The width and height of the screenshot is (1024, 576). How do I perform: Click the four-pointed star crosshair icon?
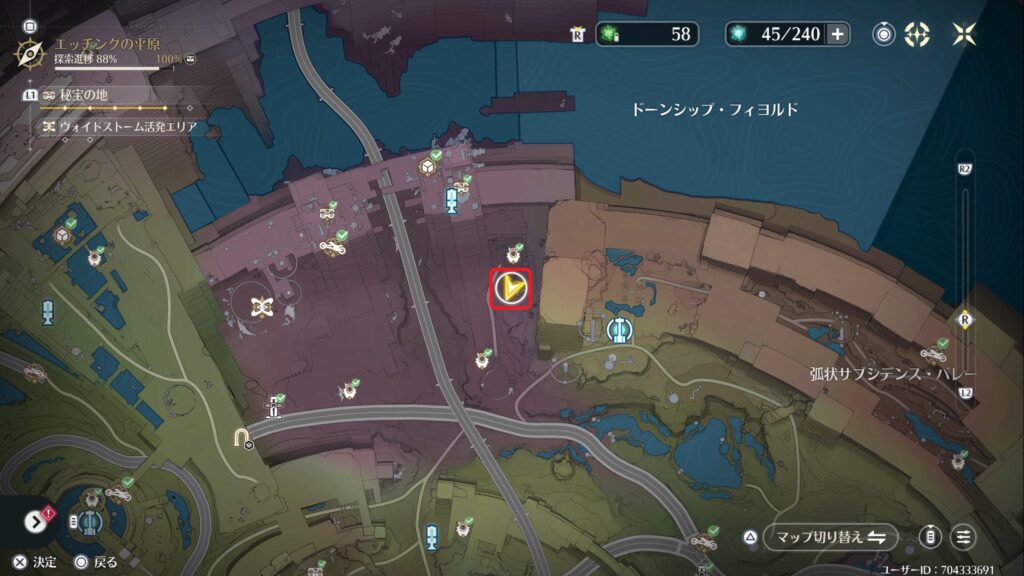(x=916, y=34)
